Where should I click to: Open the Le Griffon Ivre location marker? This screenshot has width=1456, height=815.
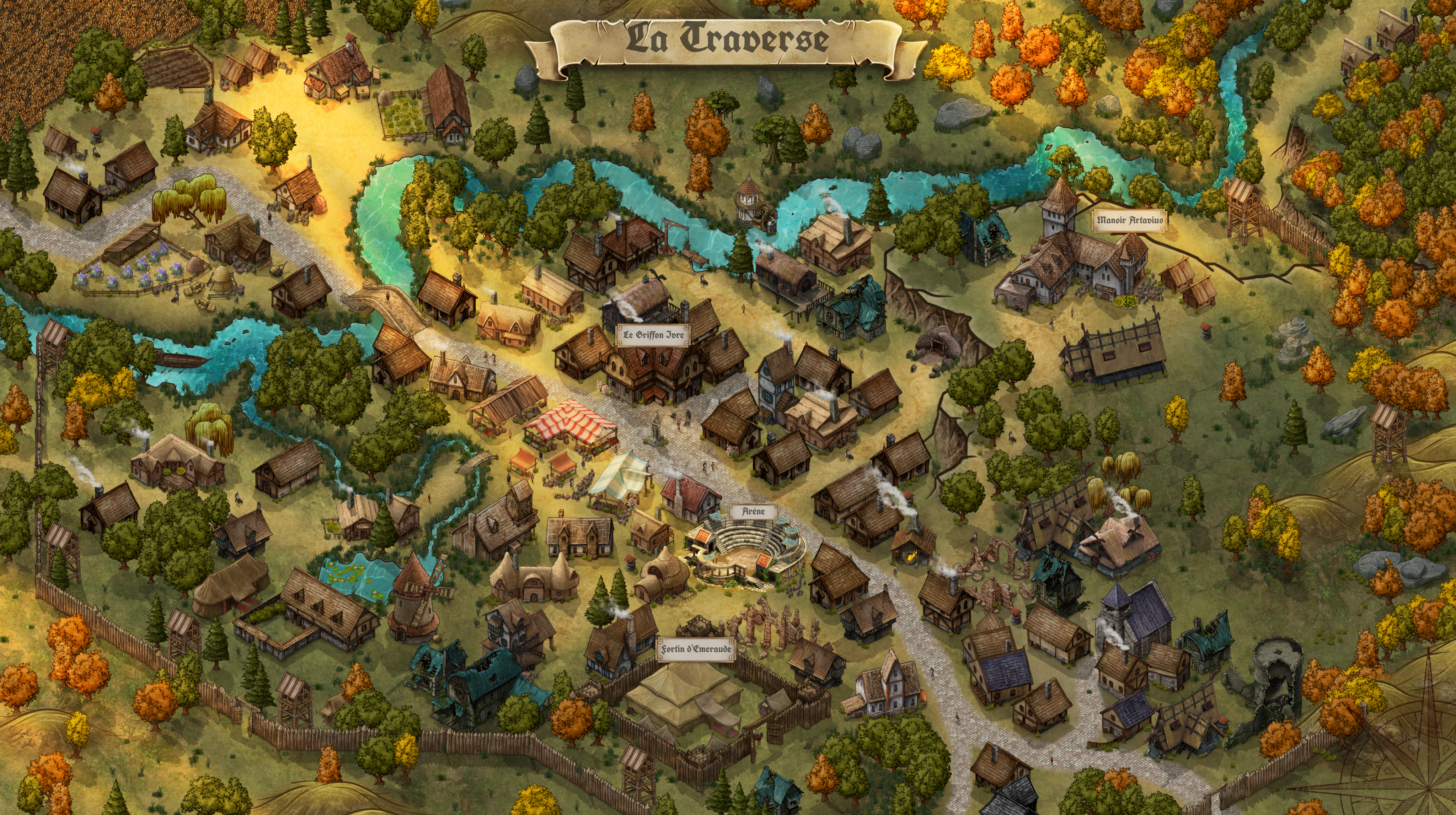[653, 335]
